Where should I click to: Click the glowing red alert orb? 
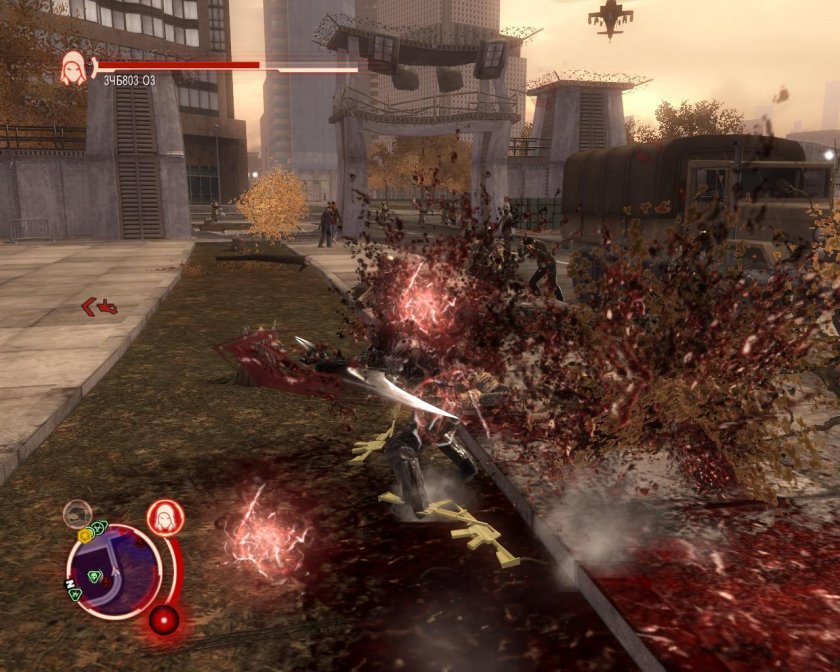point(163,620)
